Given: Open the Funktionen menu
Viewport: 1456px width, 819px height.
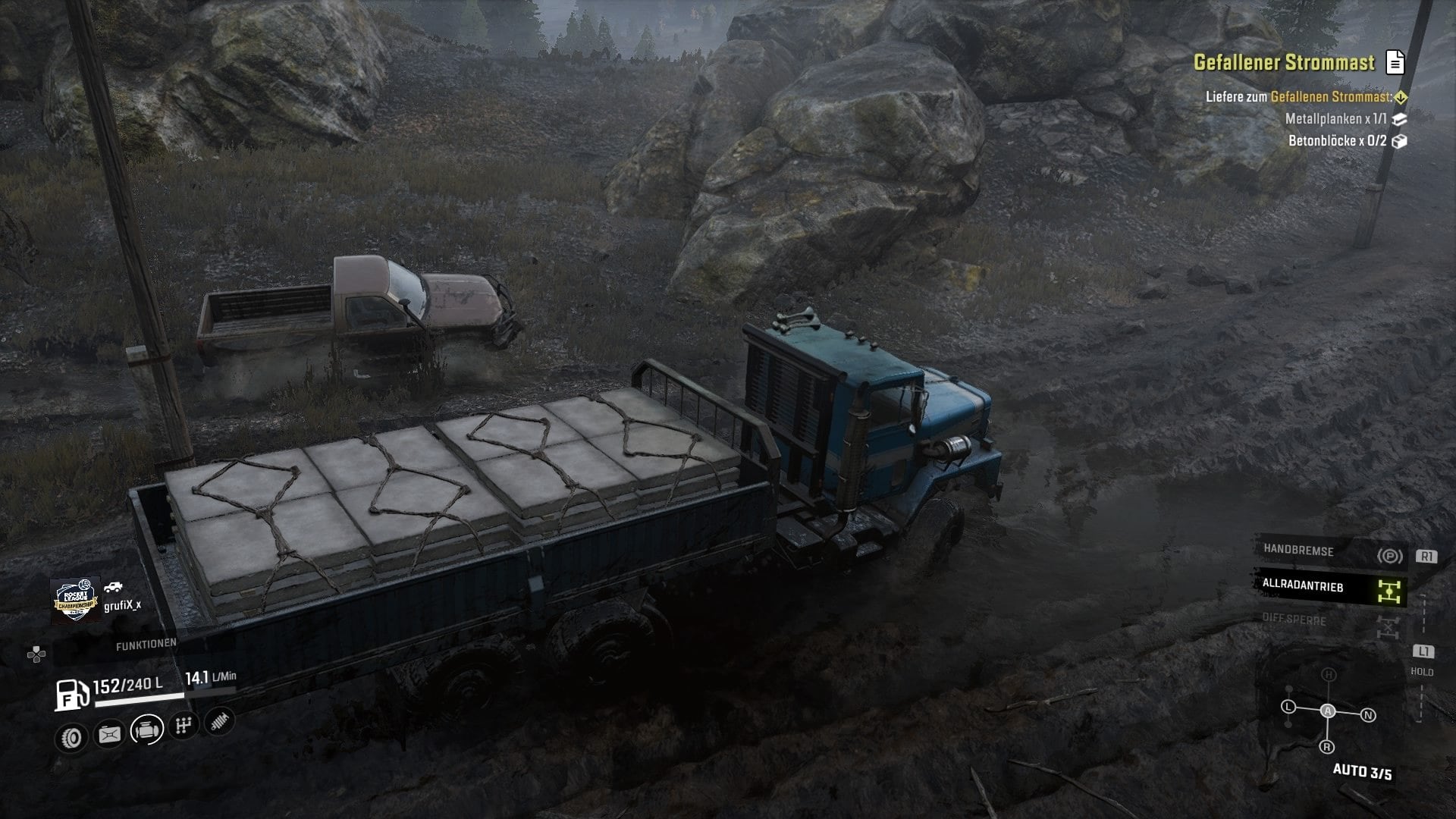Looking at the screenshot, I should coord(146,644).
